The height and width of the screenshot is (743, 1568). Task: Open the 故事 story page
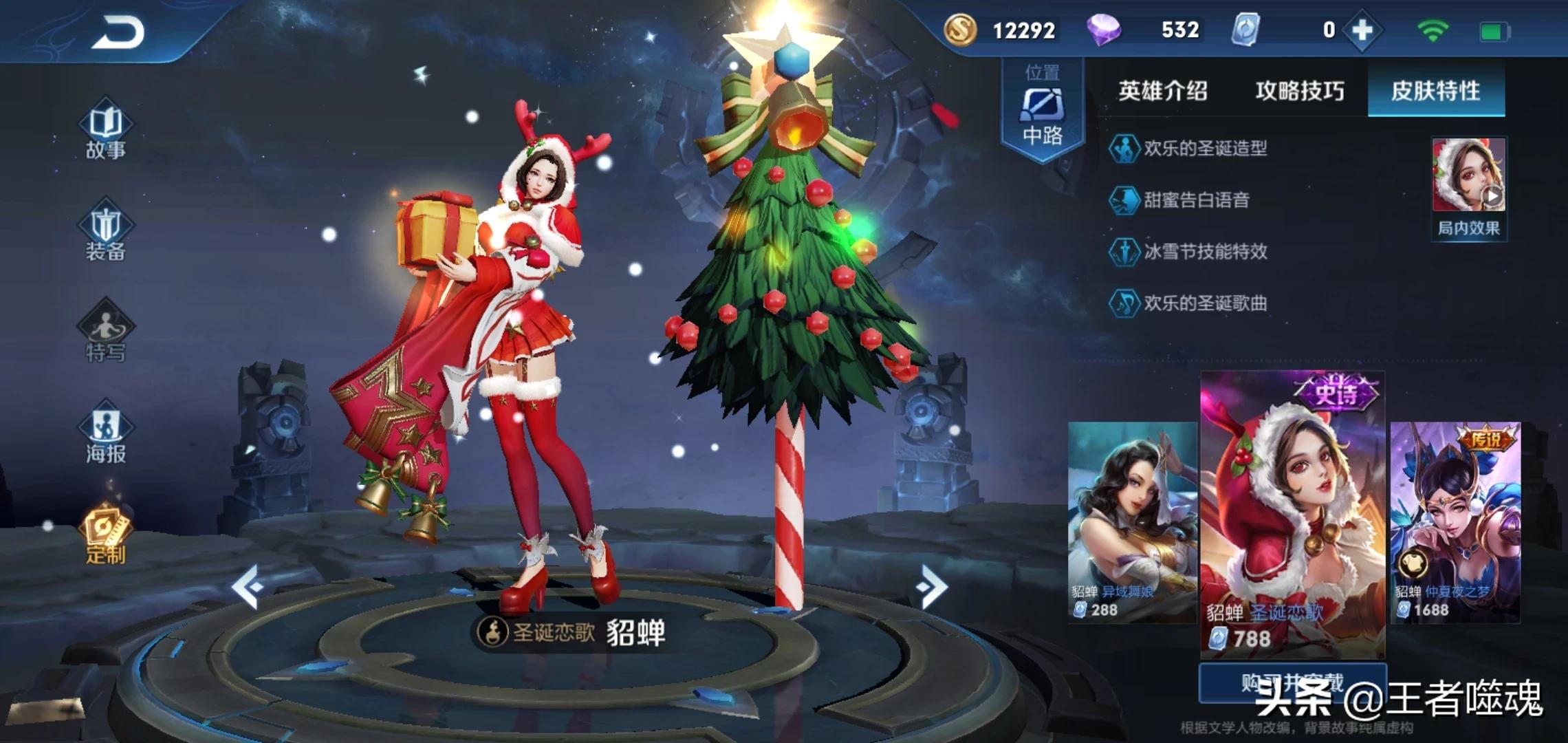(105, 130)
